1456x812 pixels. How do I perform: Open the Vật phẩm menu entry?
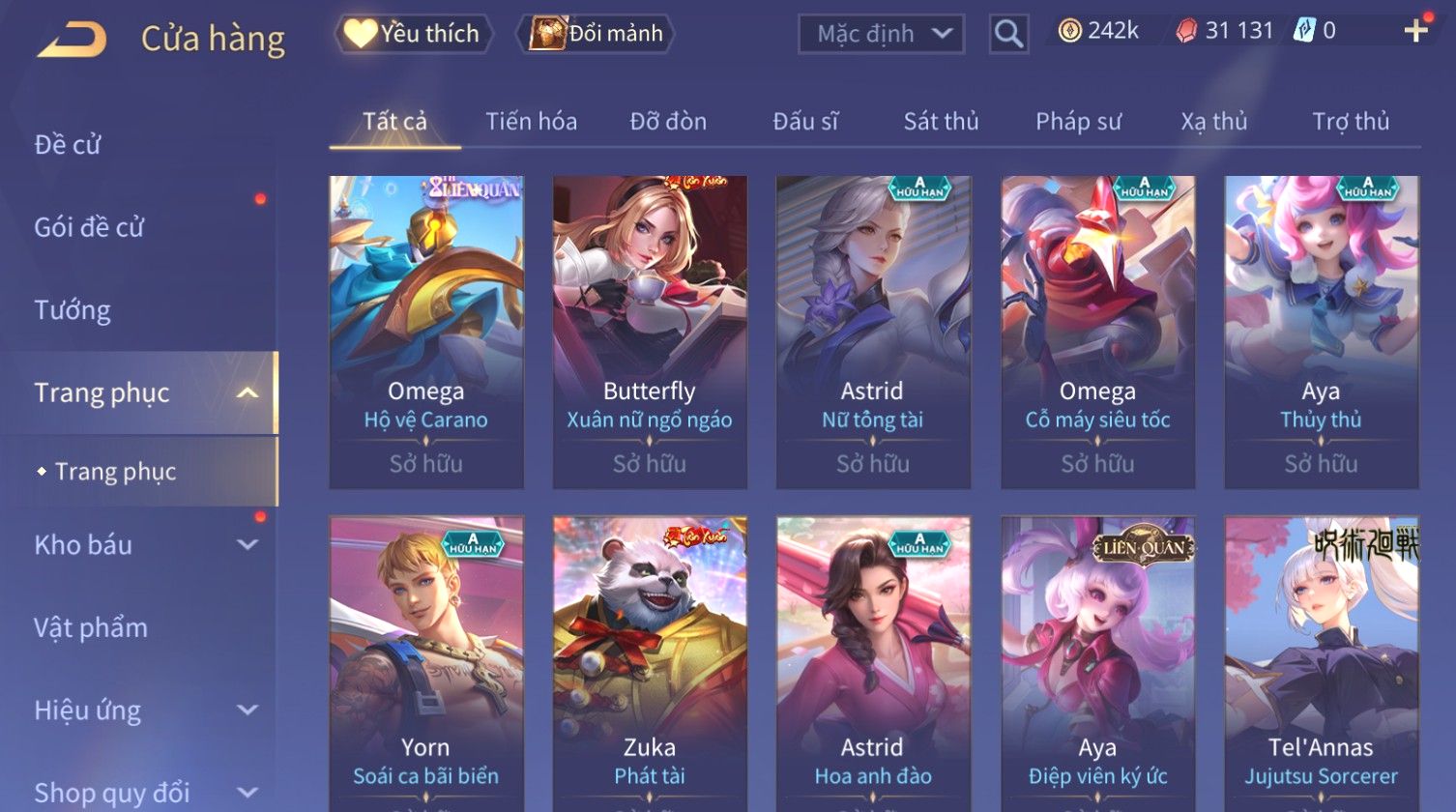[x=91, y=628]
